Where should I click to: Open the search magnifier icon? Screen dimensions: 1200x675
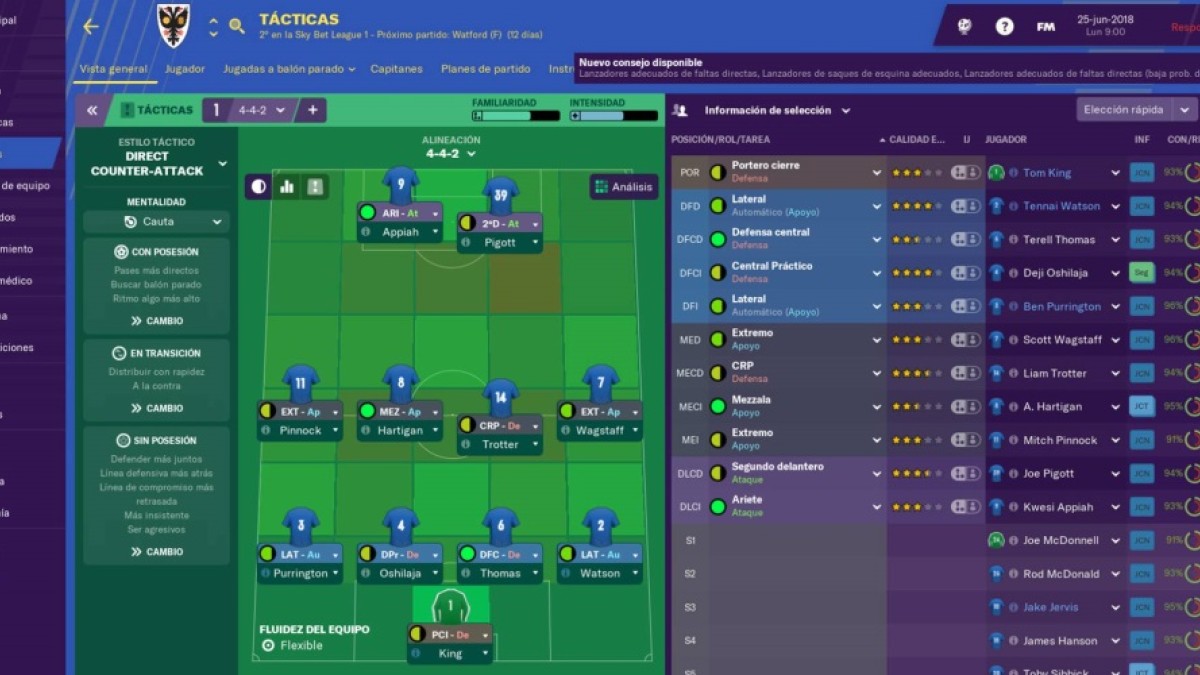click(237, 27)
